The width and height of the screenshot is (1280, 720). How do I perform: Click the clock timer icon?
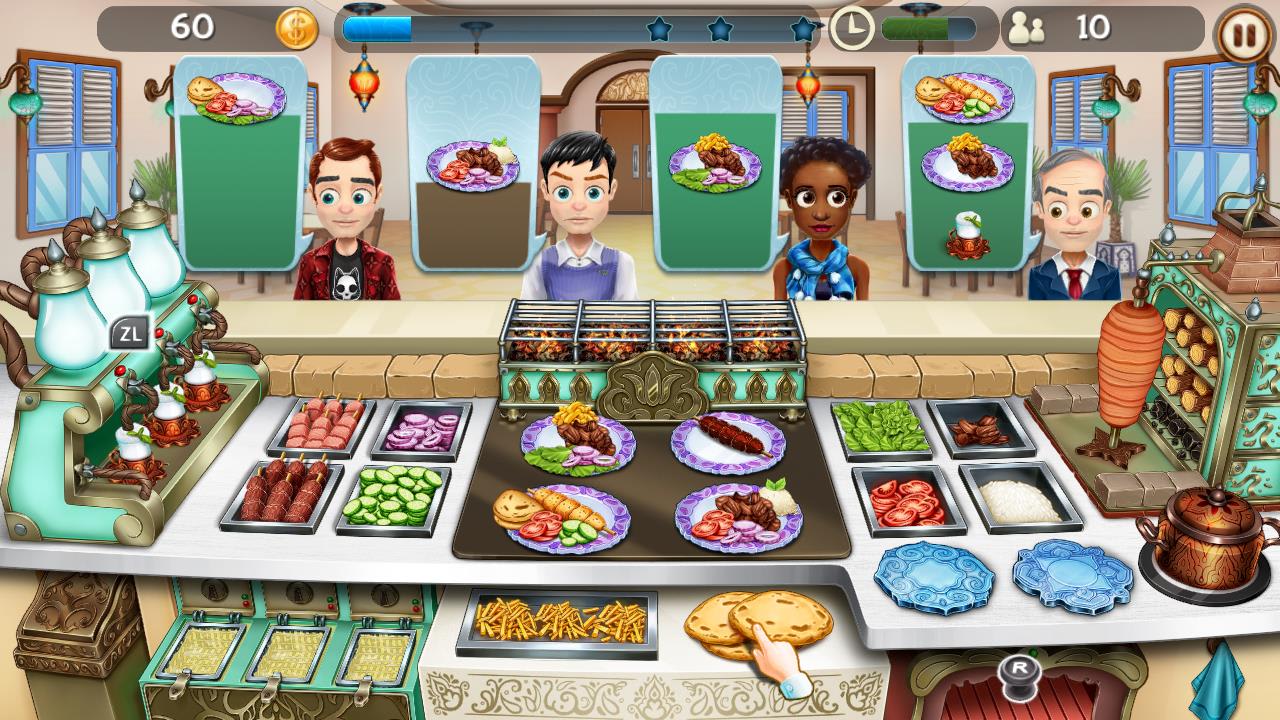(851, 28)
